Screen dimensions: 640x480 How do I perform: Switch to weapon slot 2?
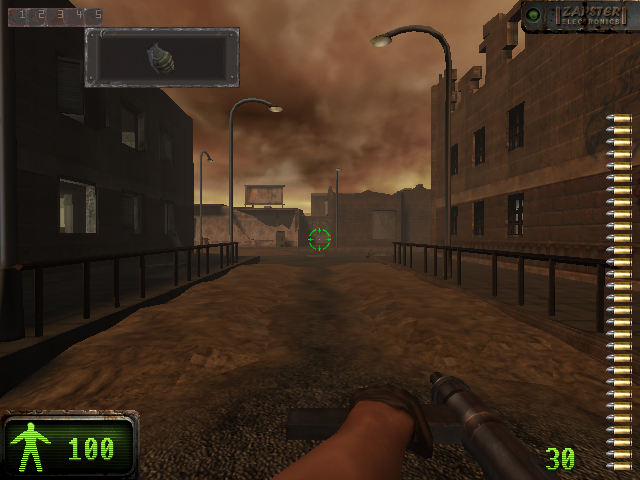[40, 15]
